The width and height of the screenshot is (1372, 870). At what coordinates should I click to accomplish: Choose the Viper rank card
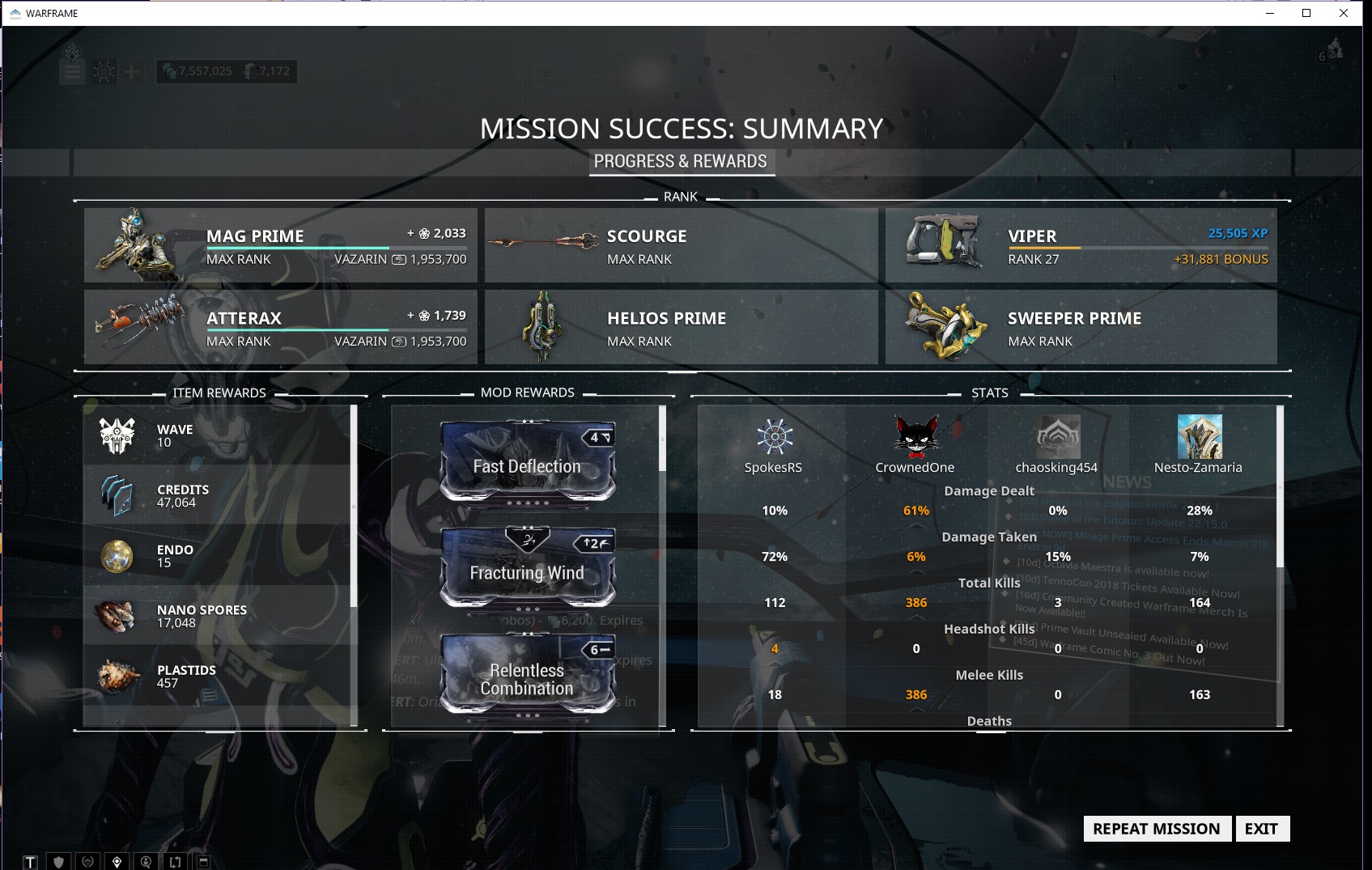pos(1081,245)
